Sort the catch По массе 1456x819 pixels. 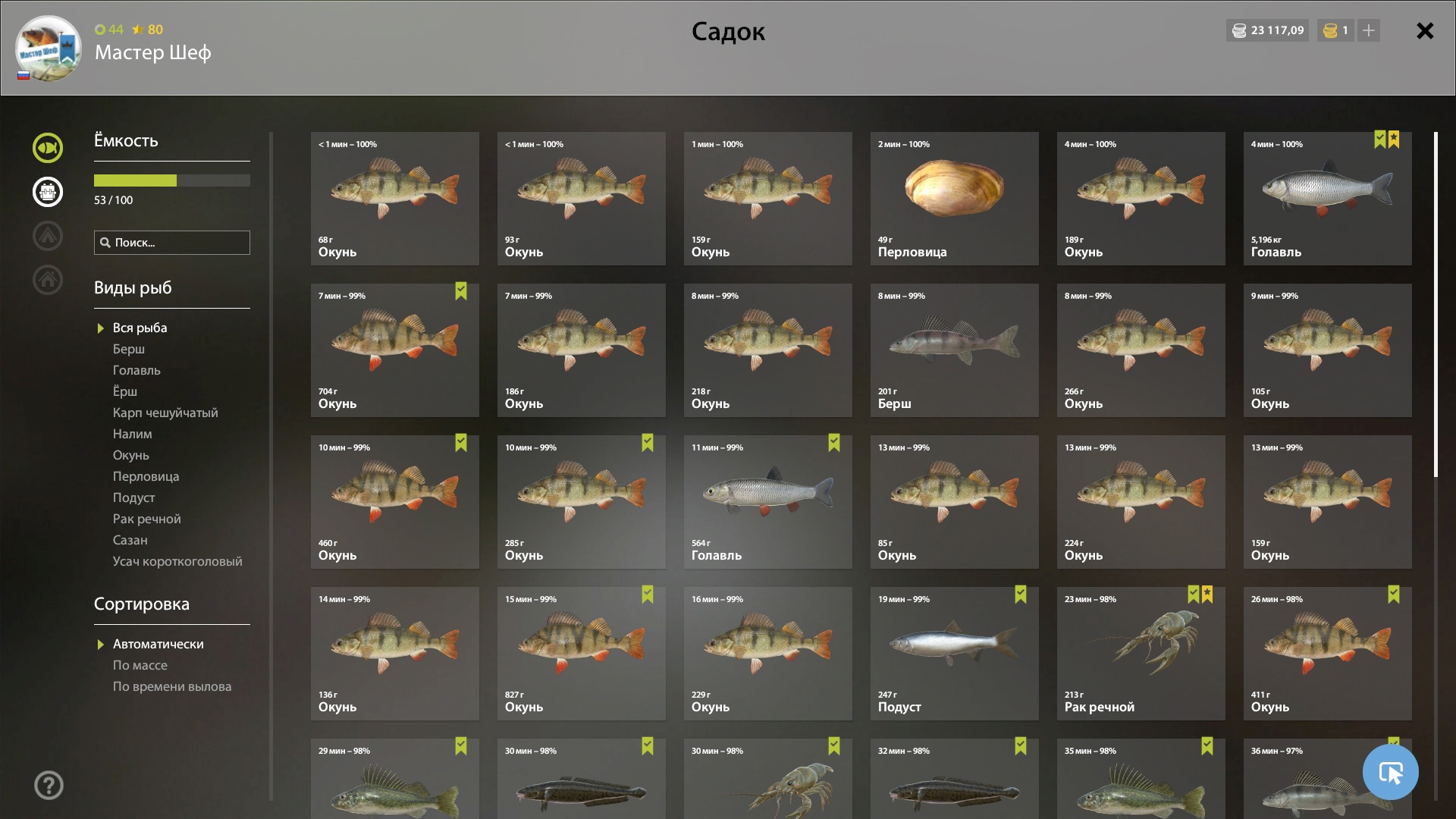point(140,665)
